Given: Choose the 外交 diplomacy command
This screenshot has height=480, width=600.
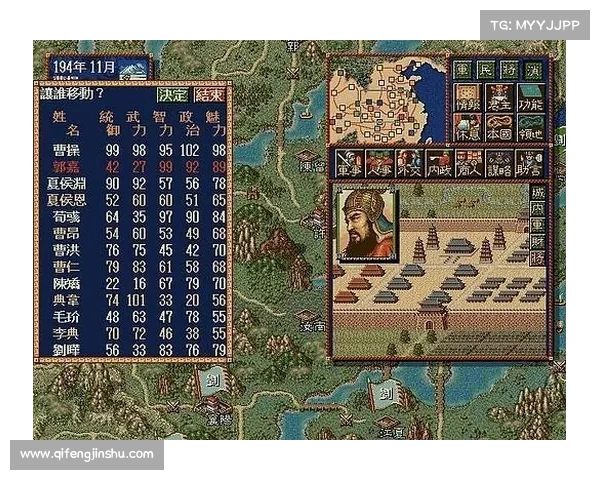Looking at the screenshot, I should coord(408,162).
